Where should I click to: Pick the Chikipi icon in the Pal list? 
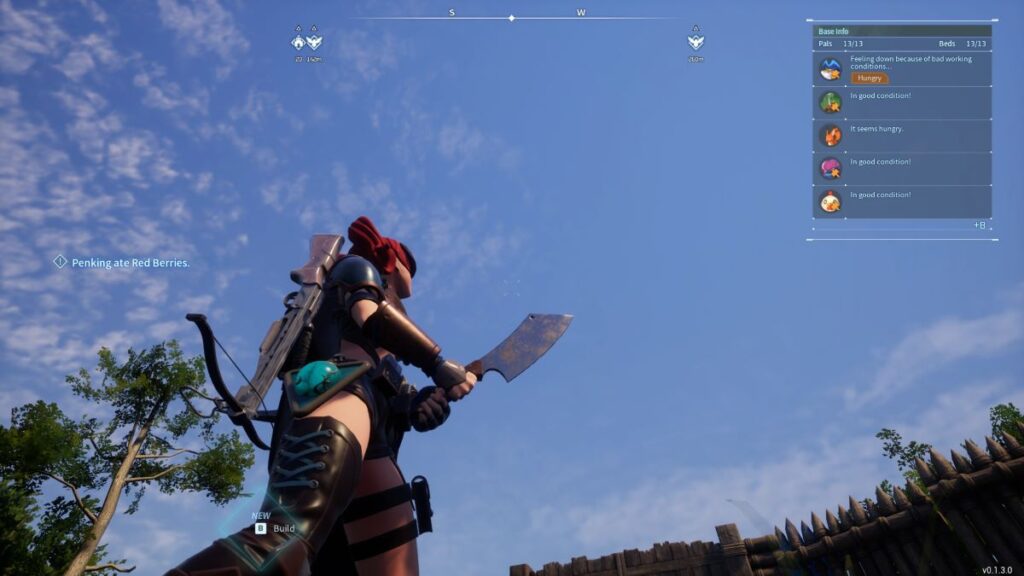pos(831,201)
